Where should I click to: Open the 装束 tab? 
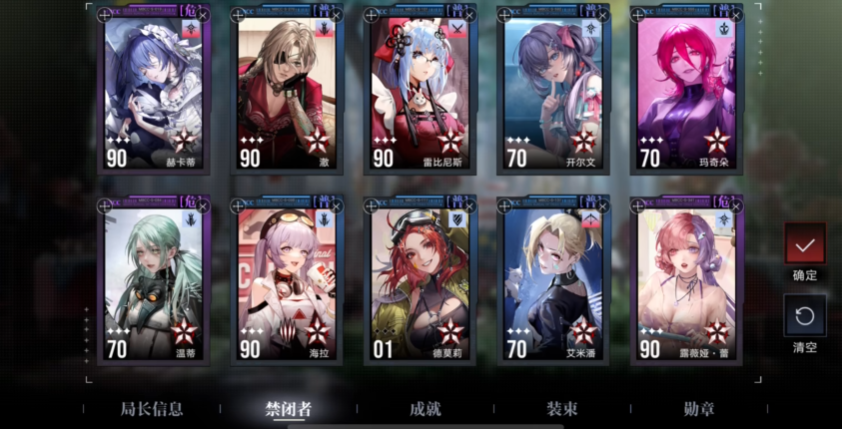[x=560, y=409]
